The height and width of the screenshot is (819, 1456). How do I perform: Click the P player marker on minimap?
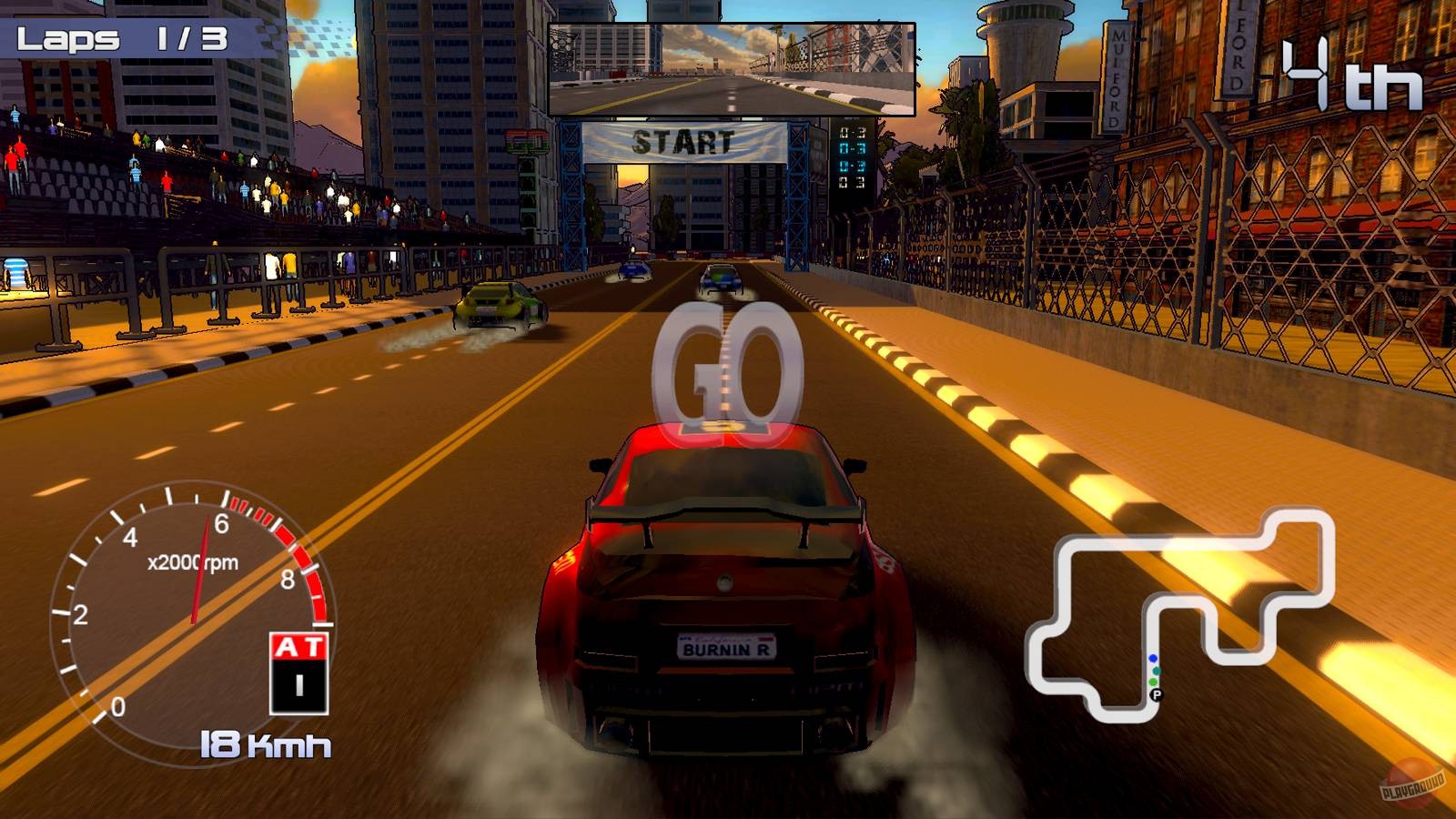(x=1157, y=694)
